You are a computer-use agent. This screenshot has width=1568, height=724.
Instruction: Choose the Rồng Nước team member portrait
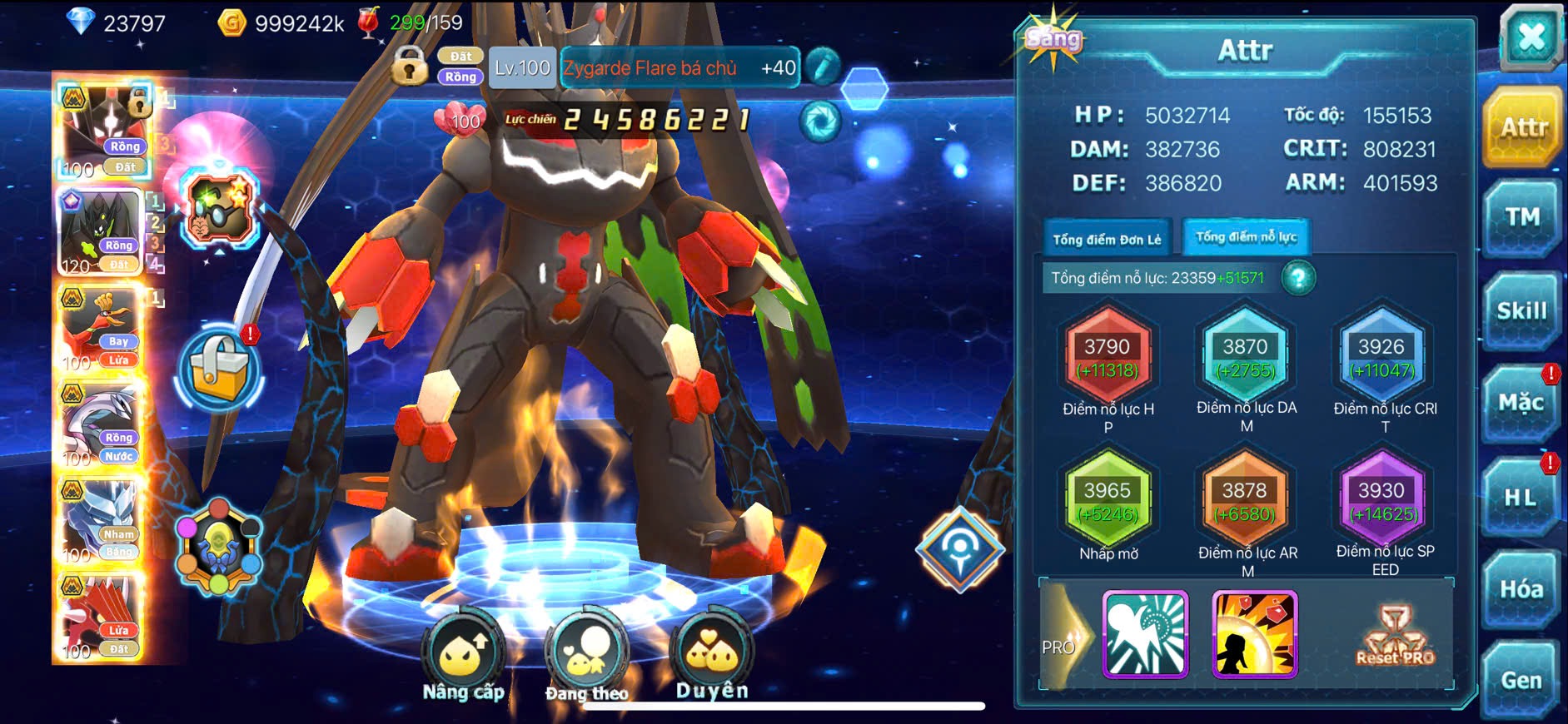click(101, 425)
